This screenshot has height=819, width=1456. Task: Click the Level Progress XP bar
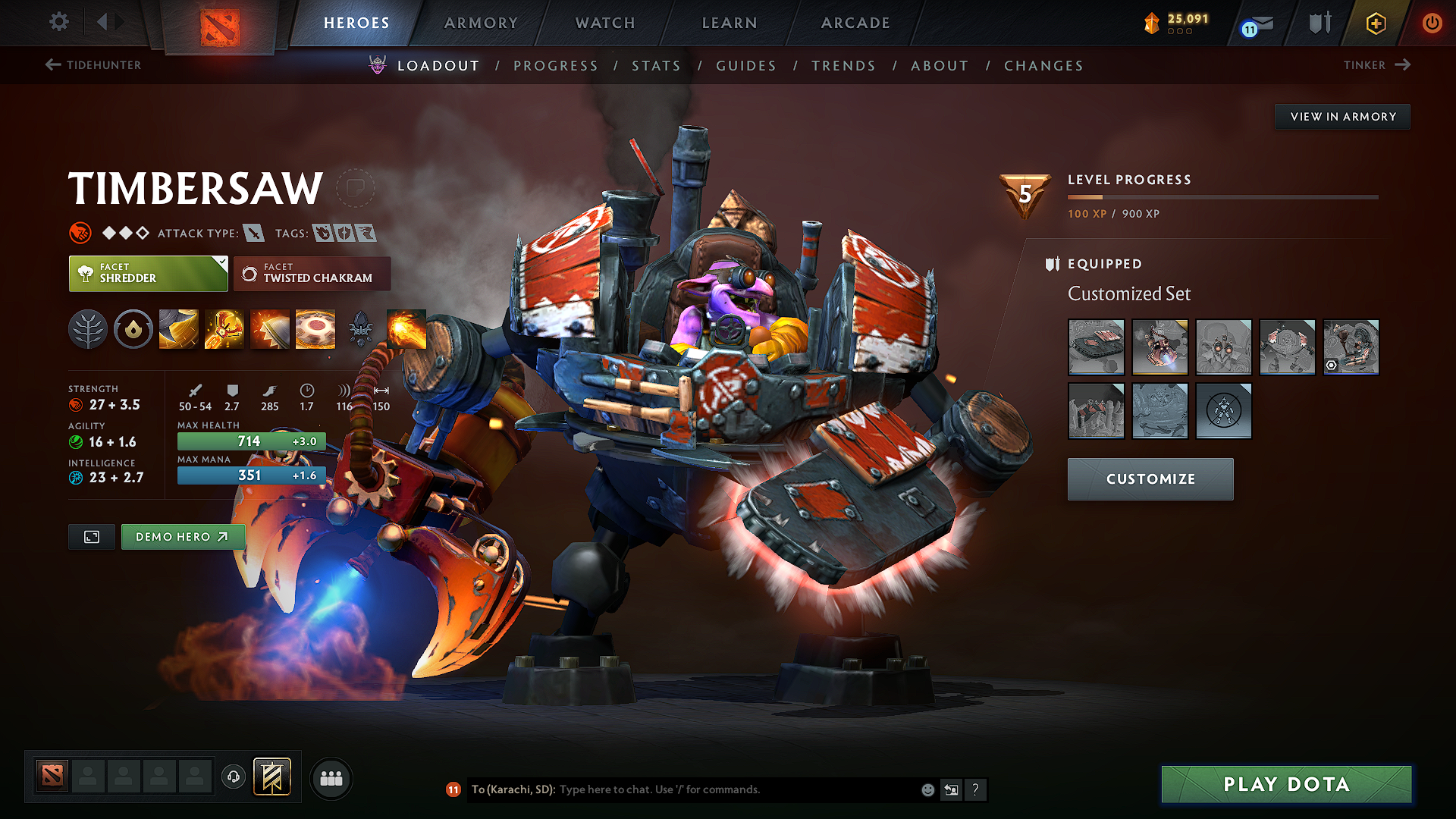point(1221,198)
